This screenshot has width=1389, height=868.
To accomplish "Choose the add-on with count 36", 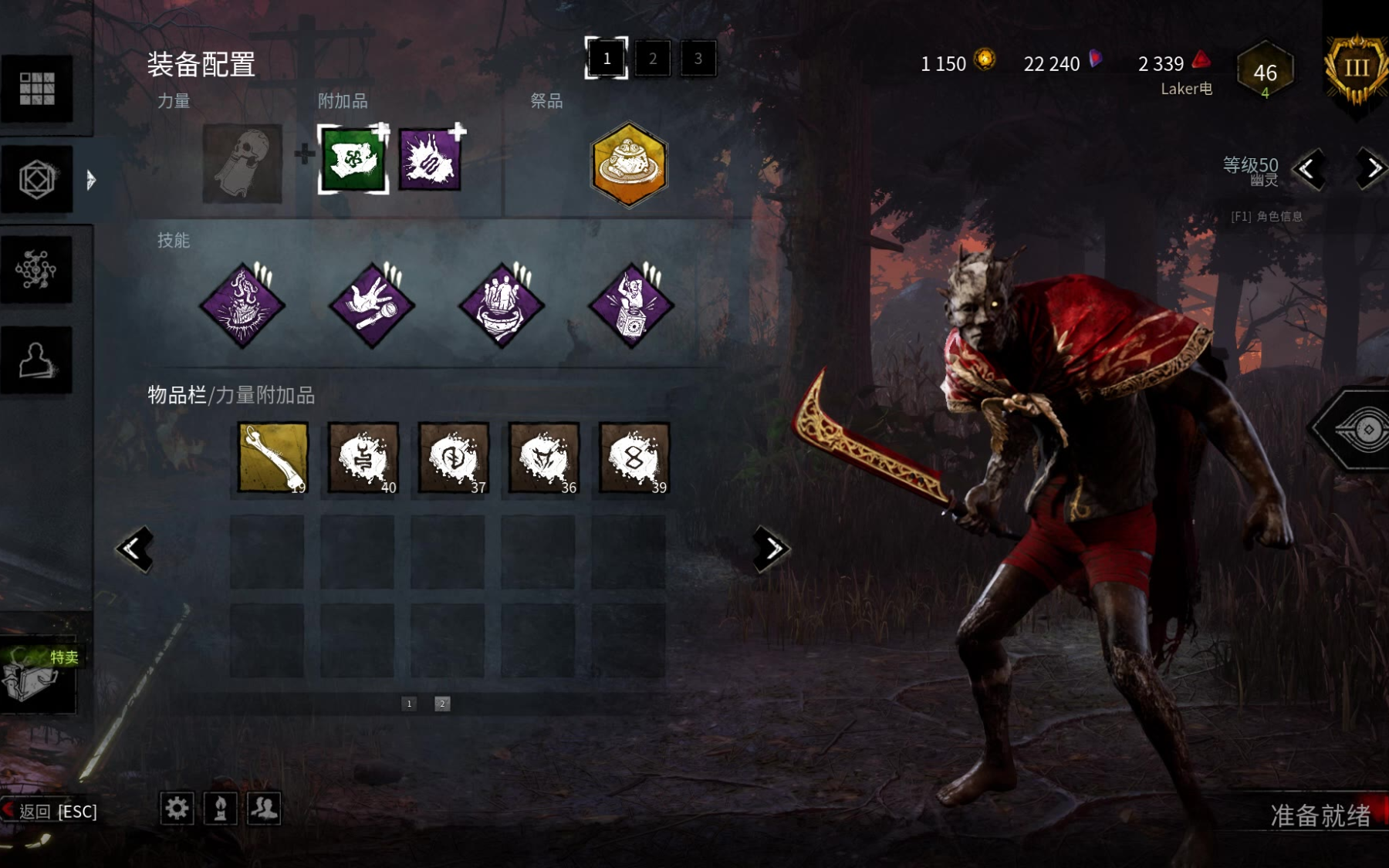I will (544, 458).
